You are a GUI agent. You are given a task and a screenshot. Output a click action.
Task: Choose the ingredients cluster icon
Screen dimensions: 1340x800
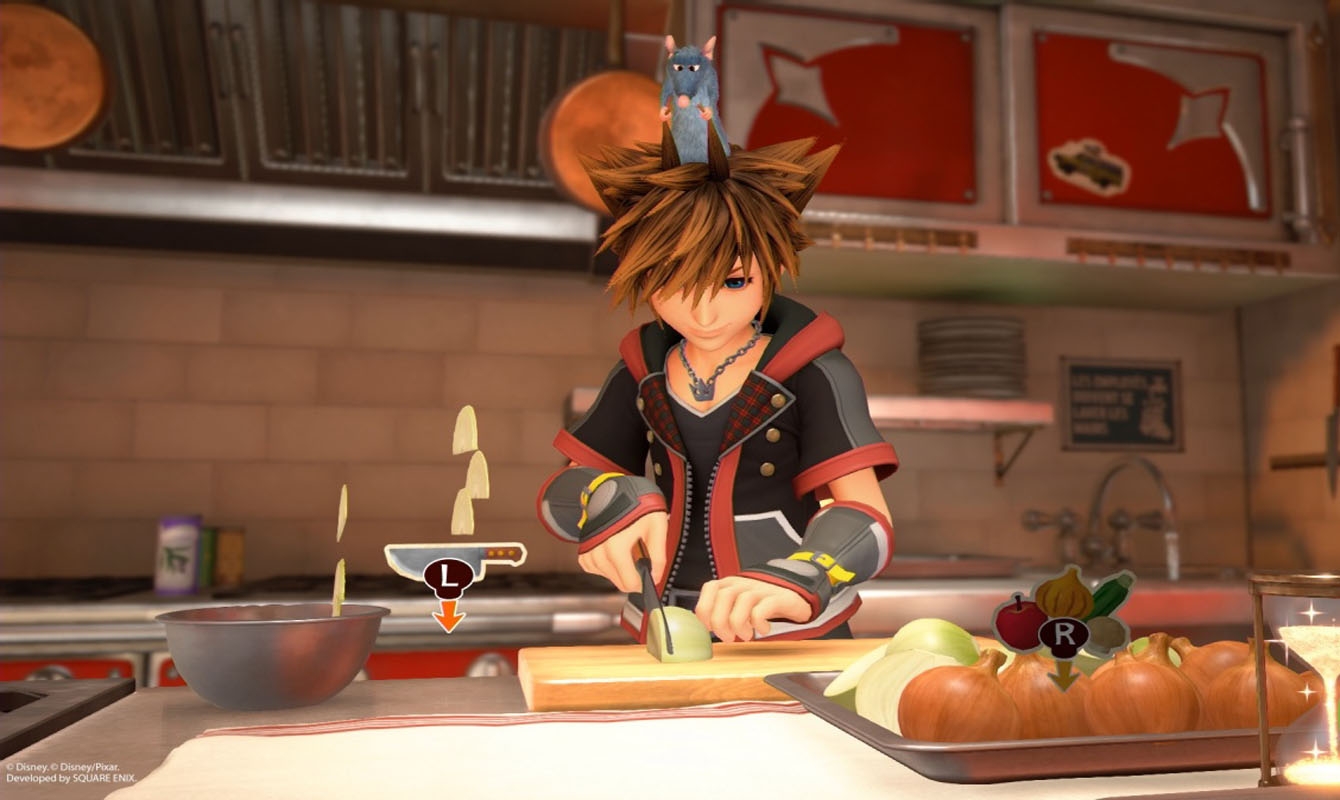point(1063,612)
